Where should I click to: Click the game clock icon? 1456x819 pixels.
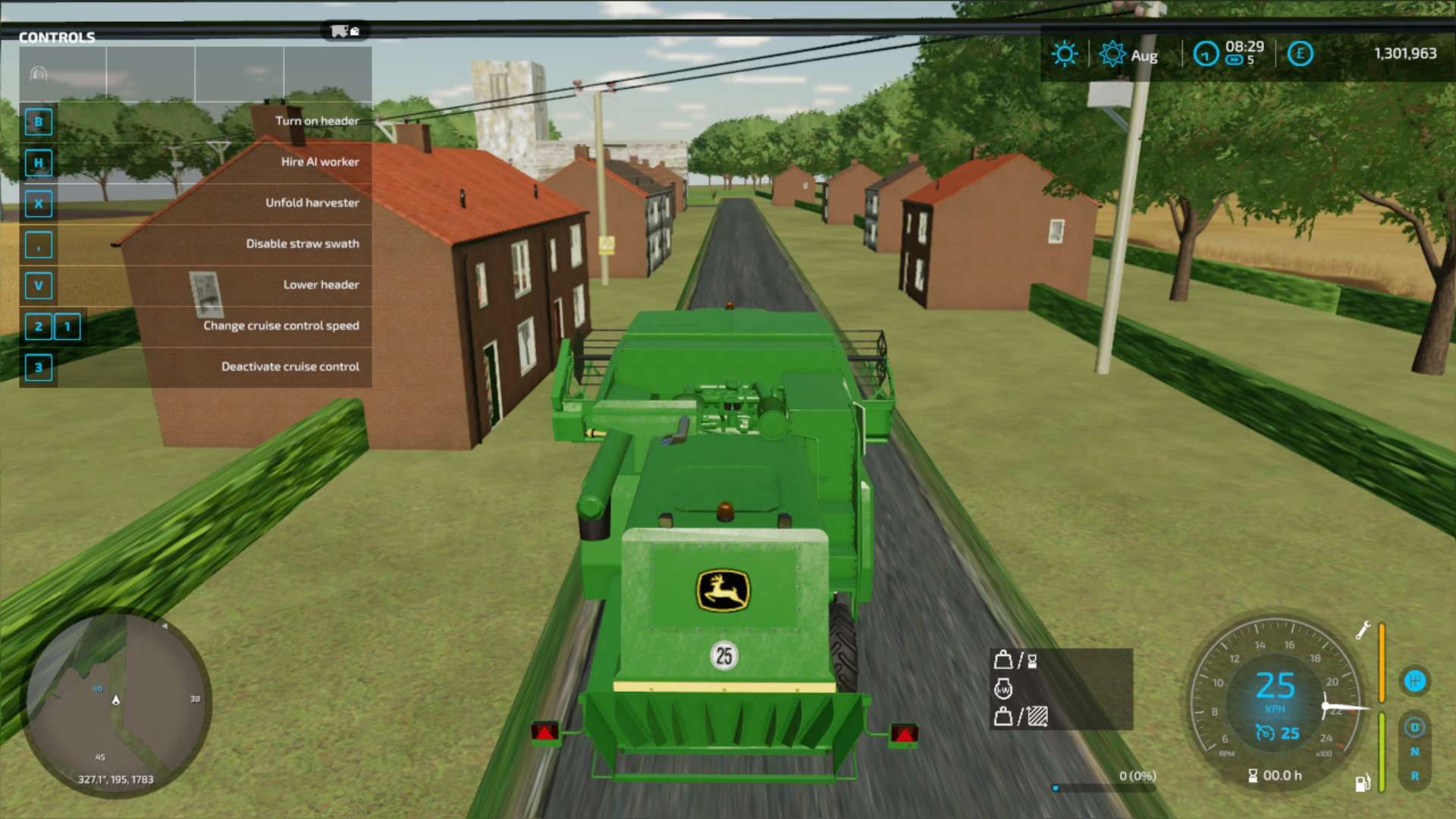click(x=1206, y=54)
